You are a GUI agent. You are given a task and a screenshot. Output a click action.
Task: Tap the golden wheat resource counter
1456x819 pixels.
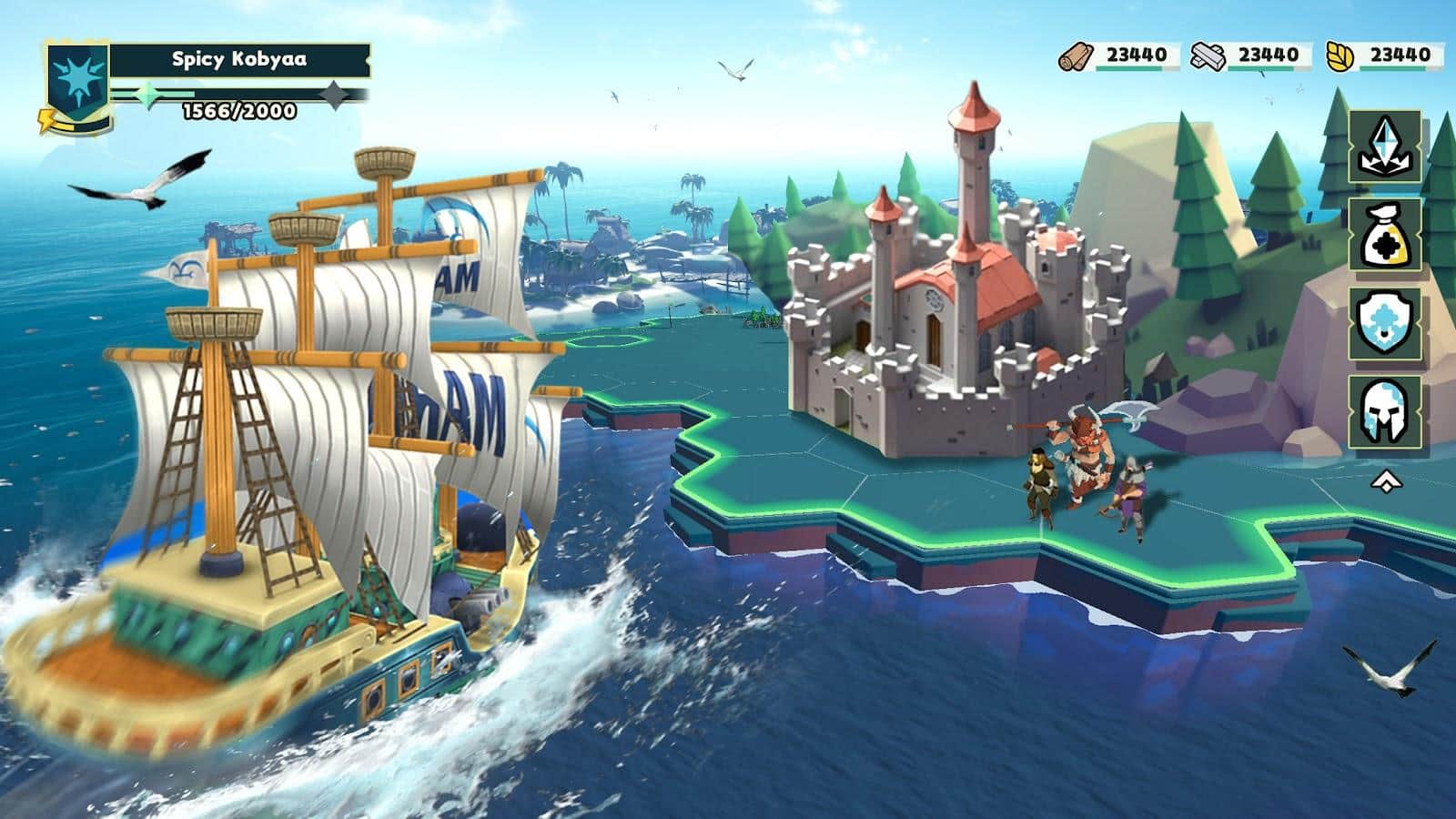click(1381, 56)
